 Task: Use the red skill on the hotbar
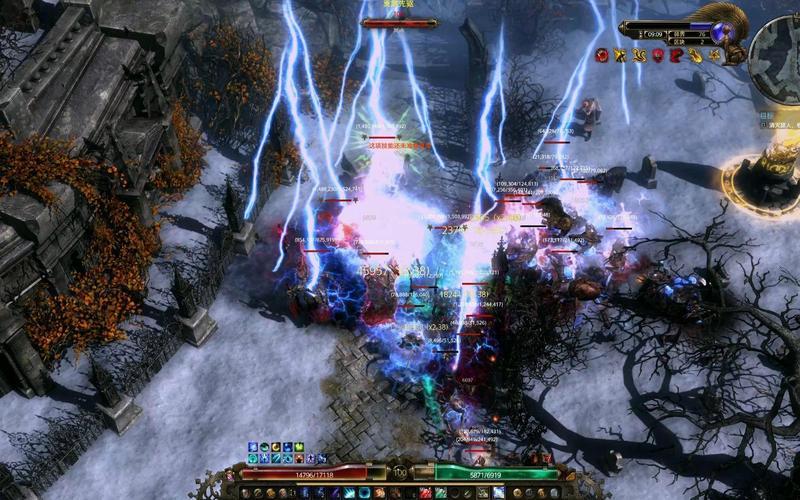click(x=426, y=492)
